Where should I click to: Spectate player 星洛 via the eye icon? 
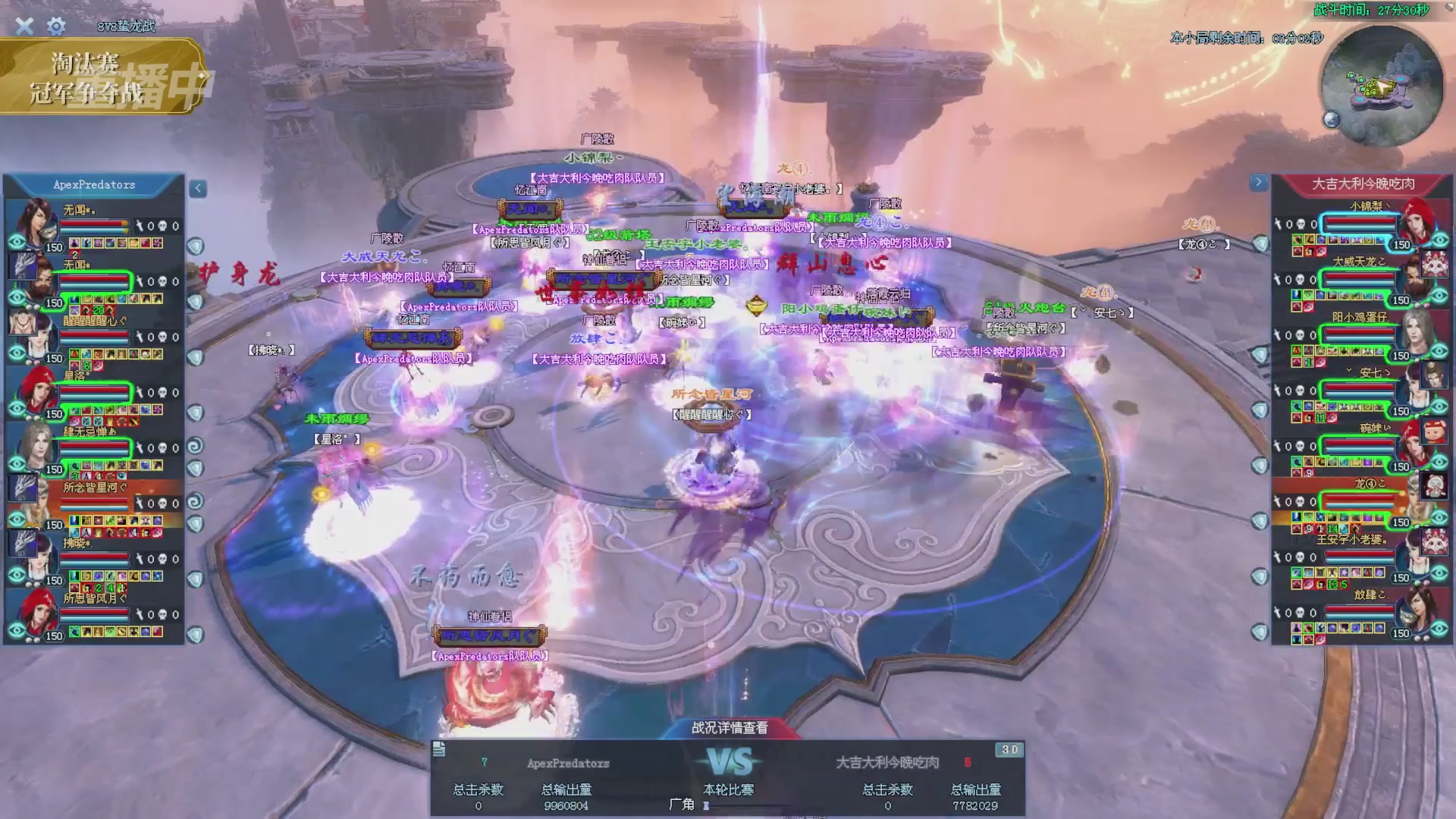pos(17,409)
